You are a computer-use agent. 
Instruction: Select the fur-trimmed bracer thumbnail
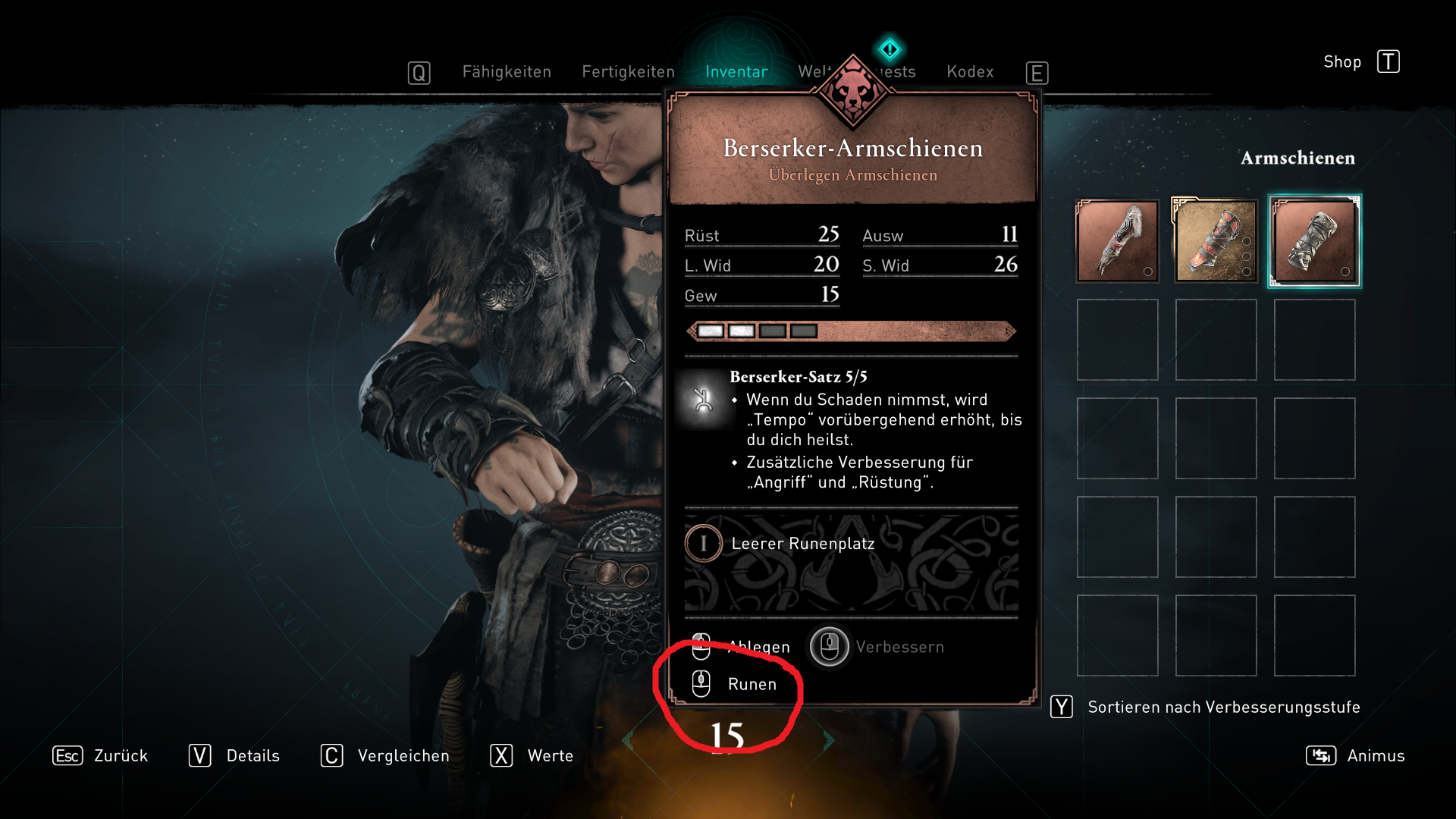pyautogui.click(x=1117, y=240)
